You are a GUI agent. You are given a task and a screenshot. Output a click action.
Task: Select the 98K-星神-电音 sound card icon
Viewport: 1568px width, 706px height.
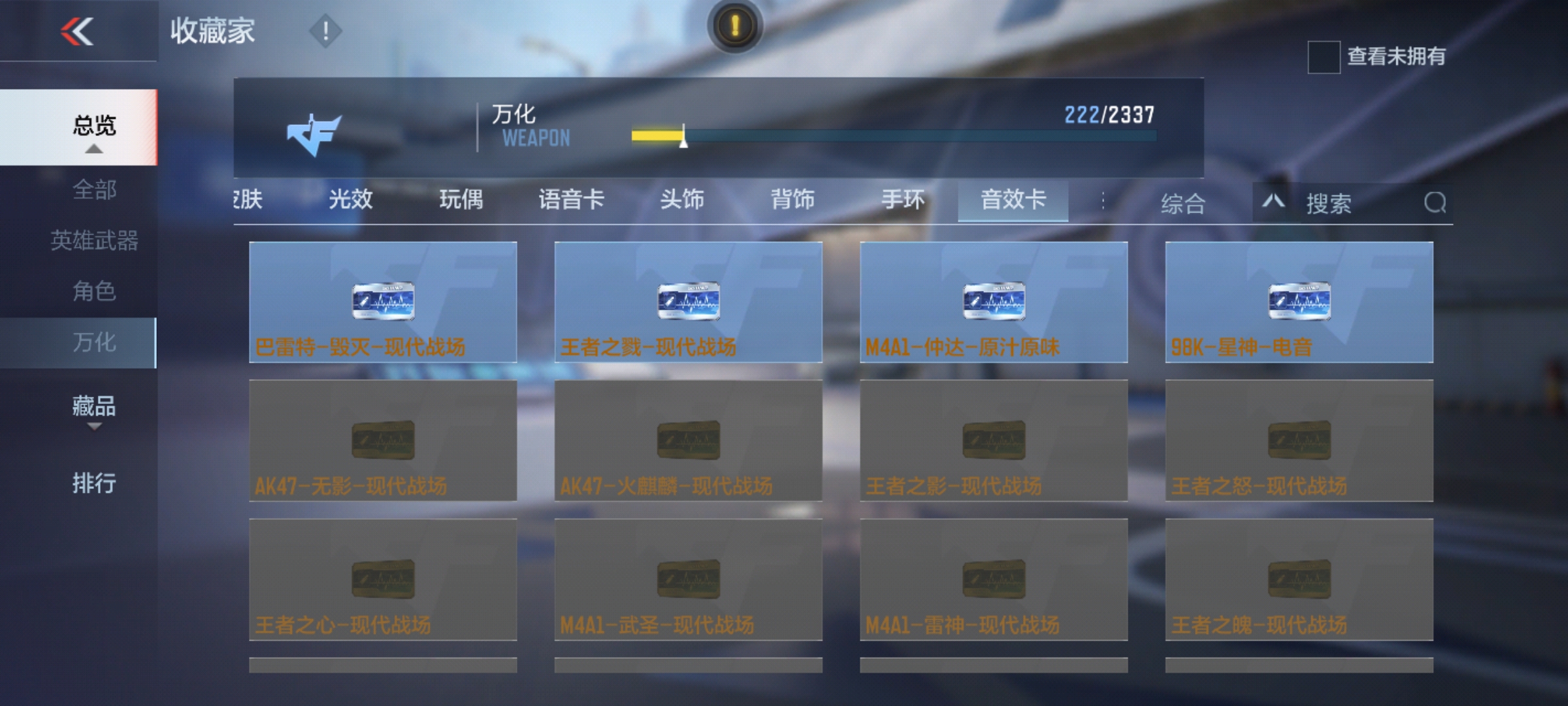pyautogui.click(x=1301, y=301)
